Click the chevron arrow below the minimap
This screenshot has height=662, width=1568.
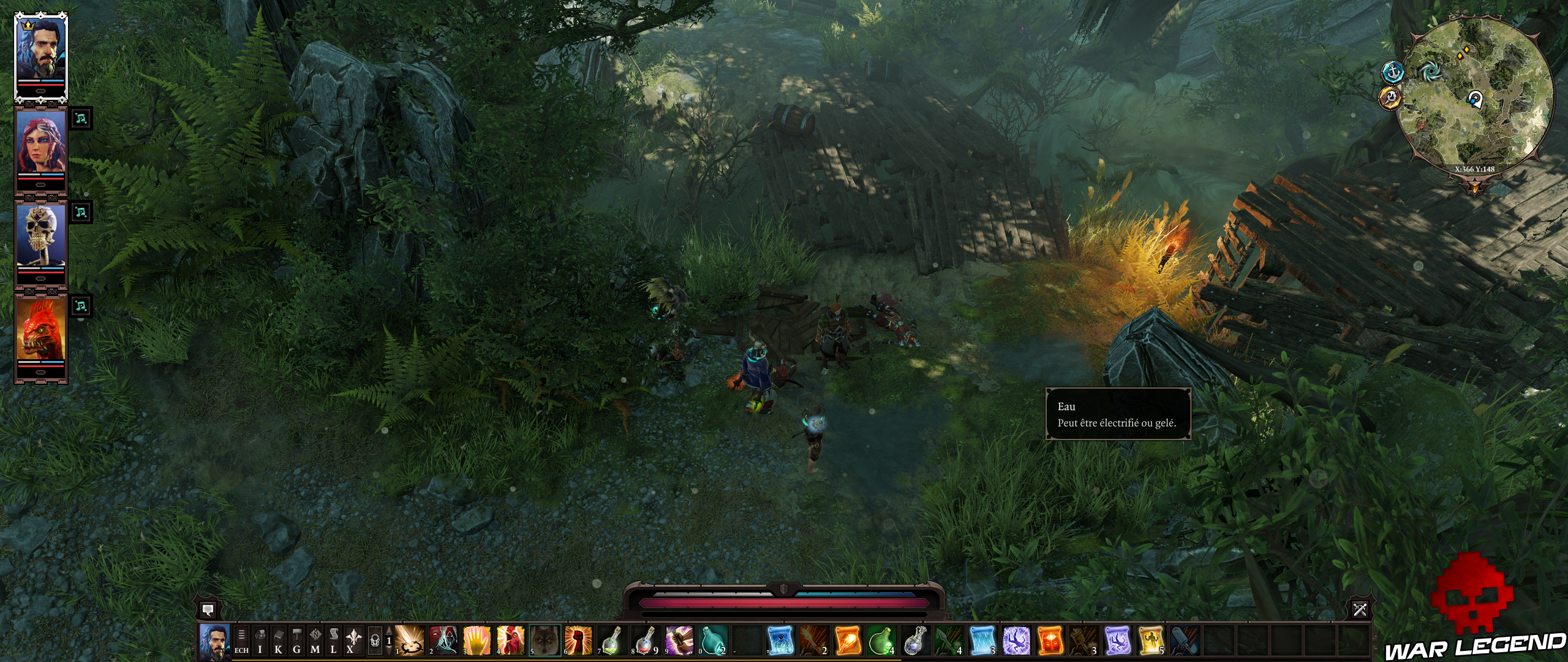click(1475, 186)
